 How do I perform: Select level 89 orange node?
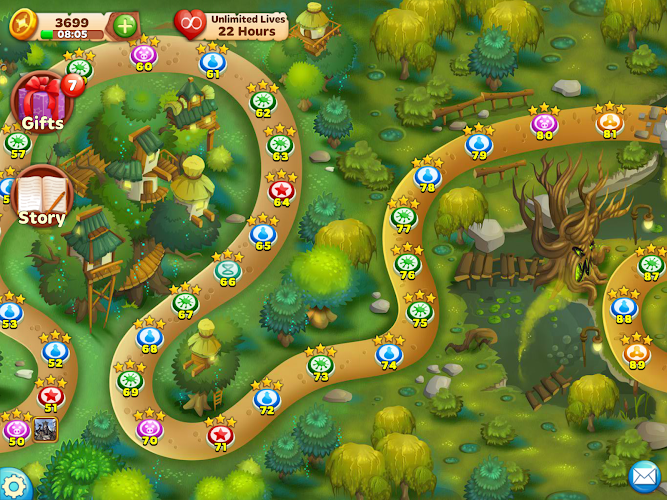pos(637,352)
